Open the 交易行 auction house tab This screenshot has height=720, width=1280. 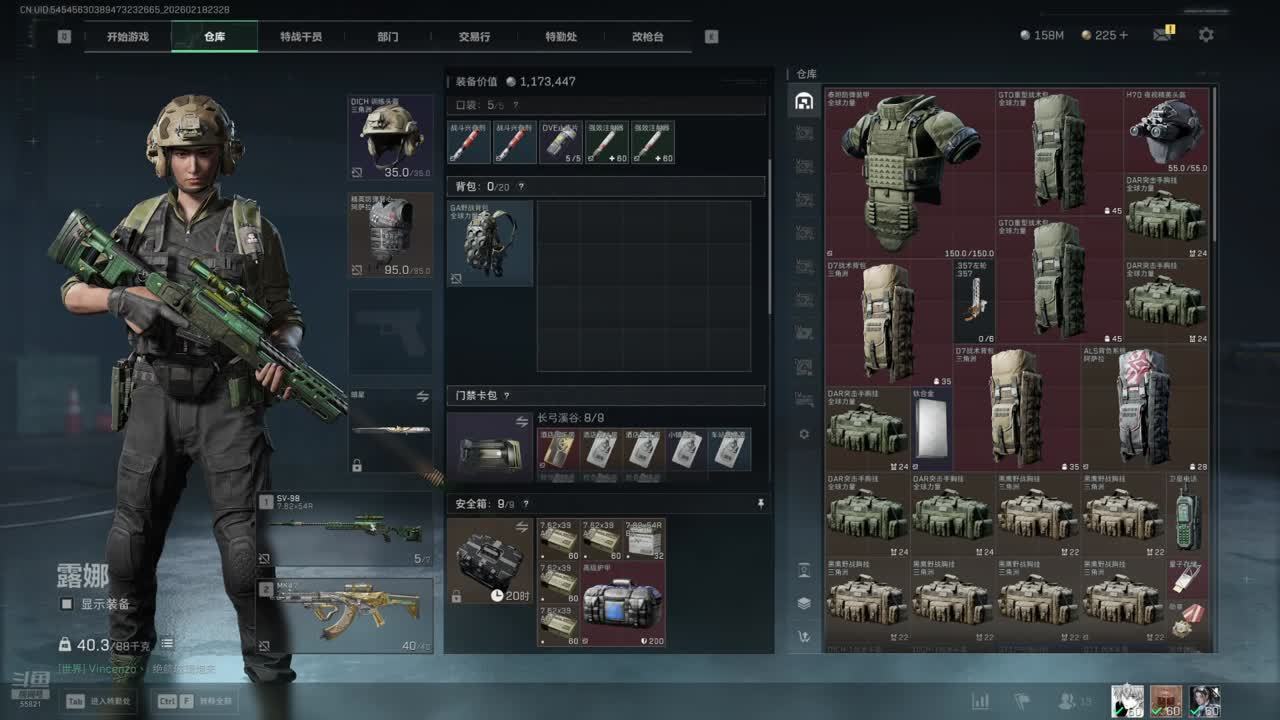474,37
